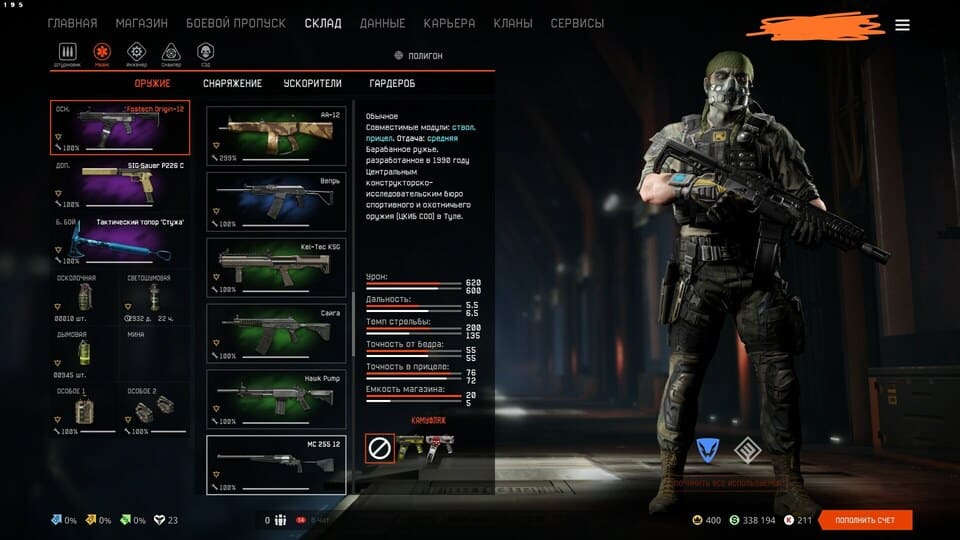960x540 pixels.
Task: Open the hamburger menu icon
Action: coord(902,25)
